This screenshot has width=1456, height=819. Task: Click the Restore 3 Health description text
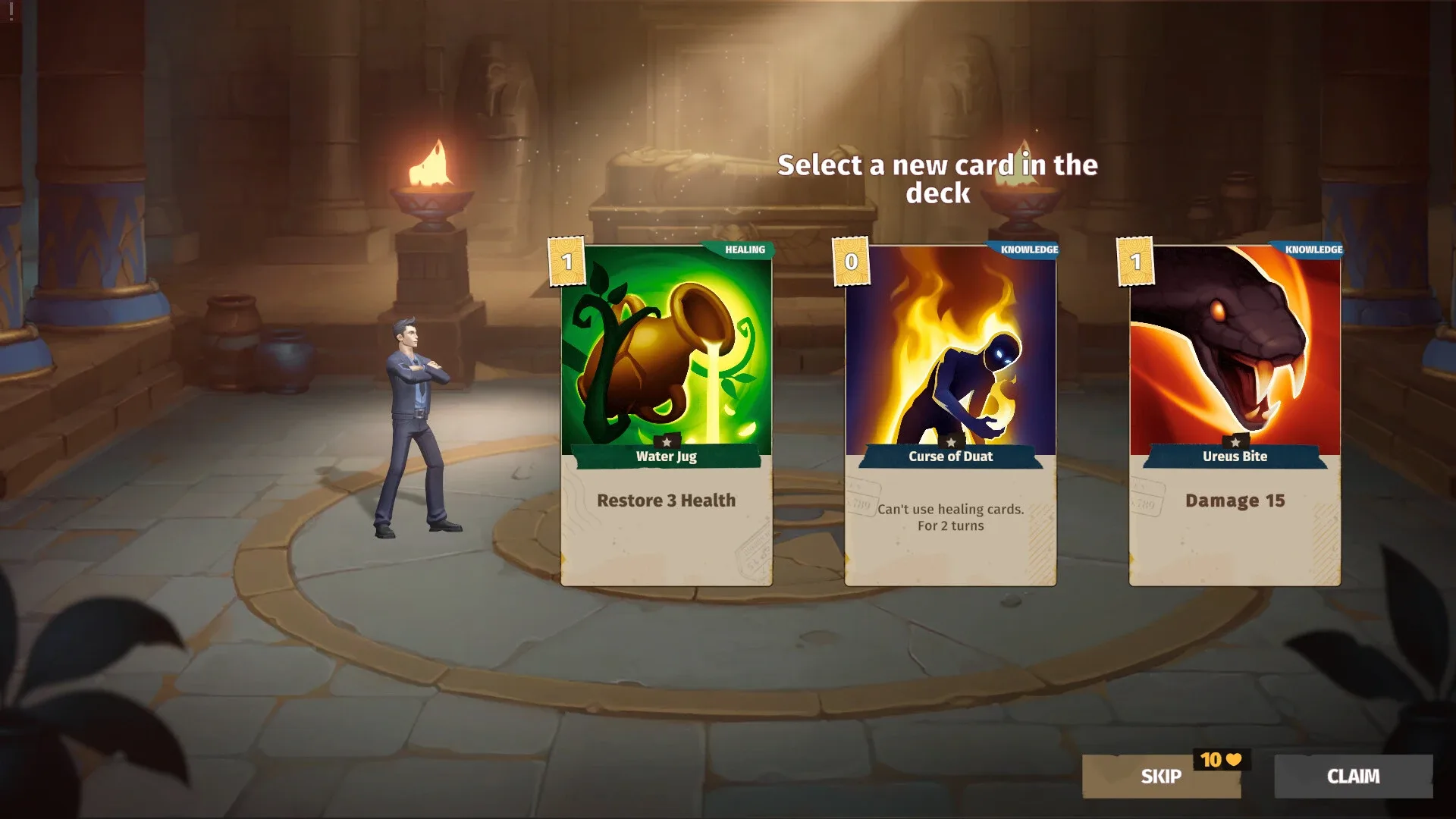[667, 500]
